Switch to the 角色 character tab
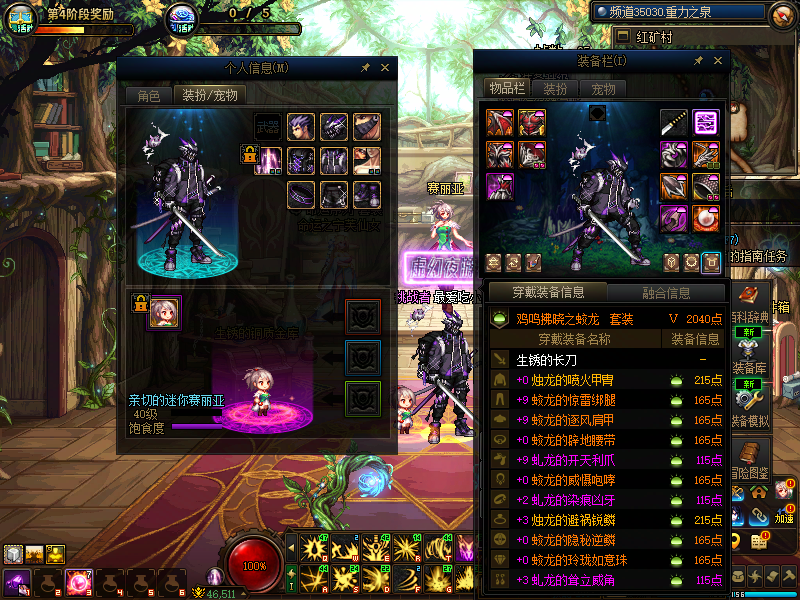This screenshot has height=600, width=800. point(148,96)
